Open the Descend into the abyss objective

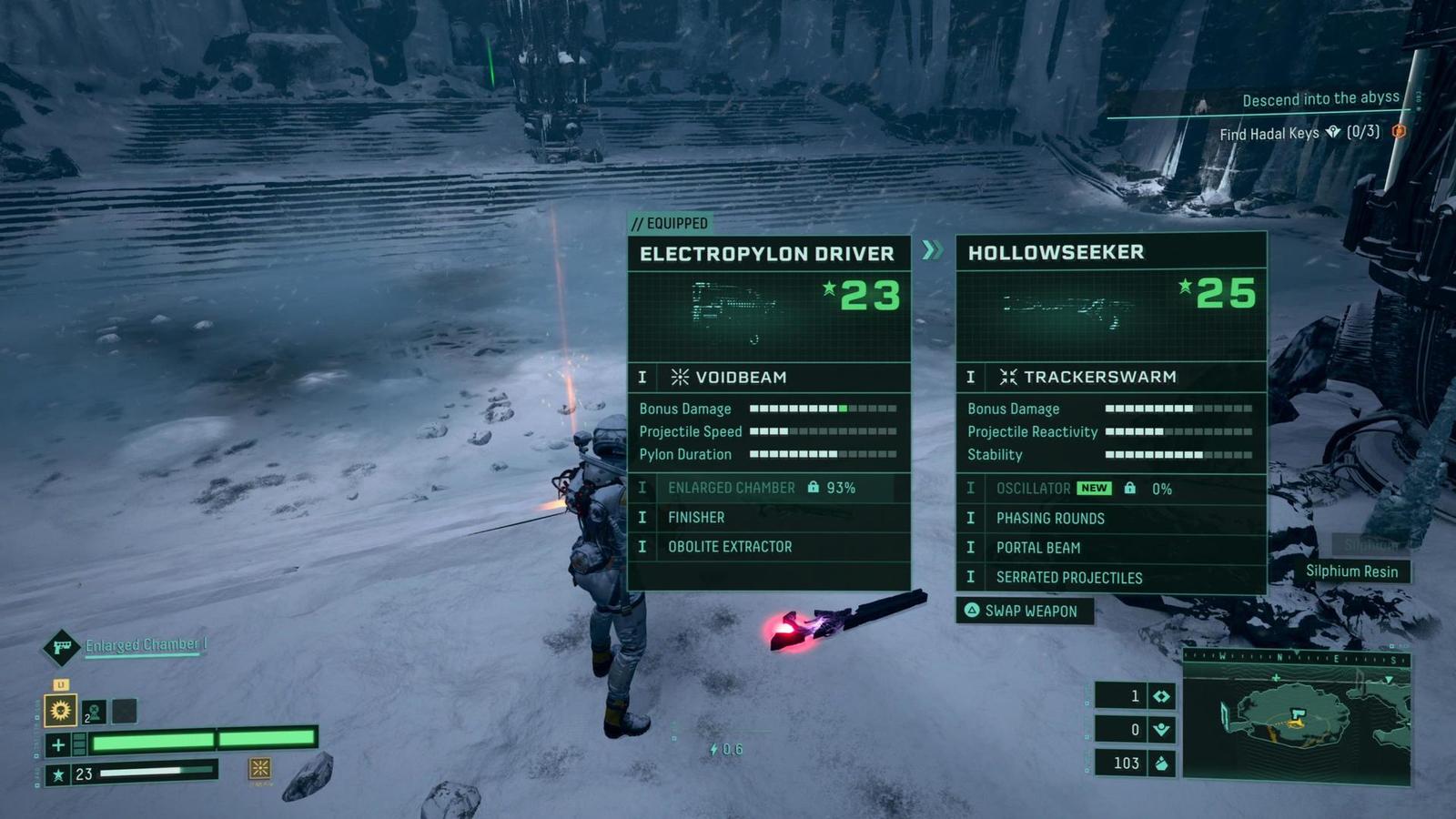pyautogui.click(x=1320, y=99)
